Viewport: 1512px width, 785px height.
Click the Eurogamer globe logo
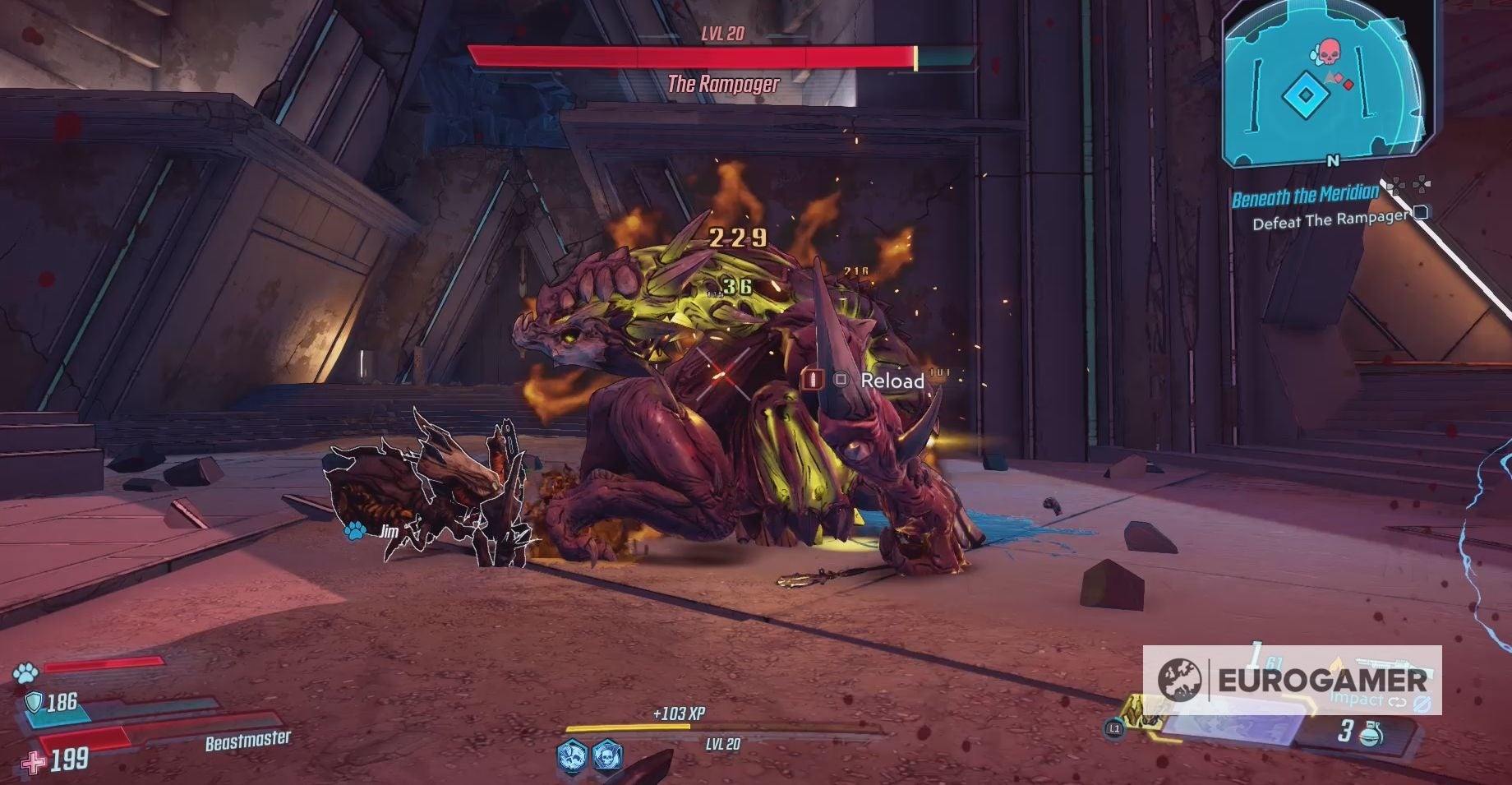pyautogui.click(x=1182, y=680)
